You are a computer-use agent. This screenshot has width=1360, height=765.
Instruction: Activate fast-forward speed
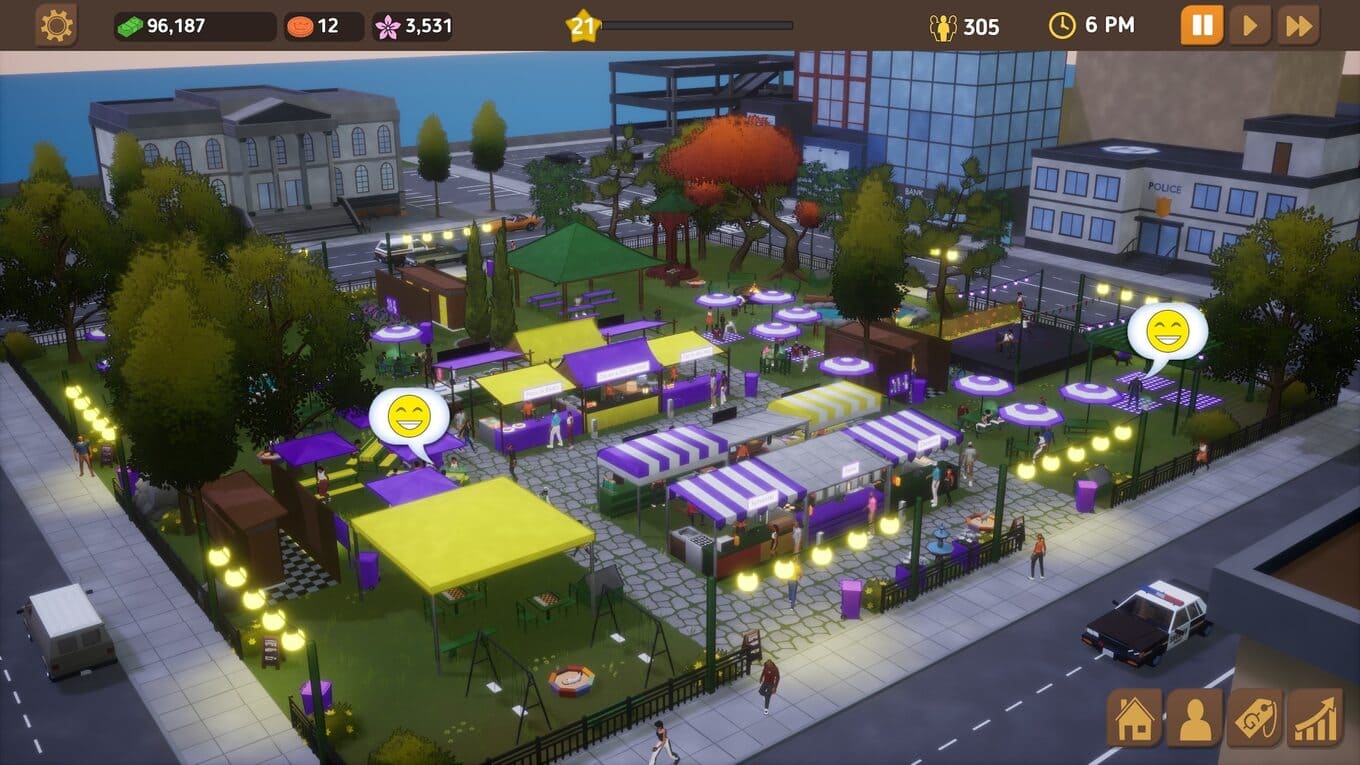point(1298,25)
